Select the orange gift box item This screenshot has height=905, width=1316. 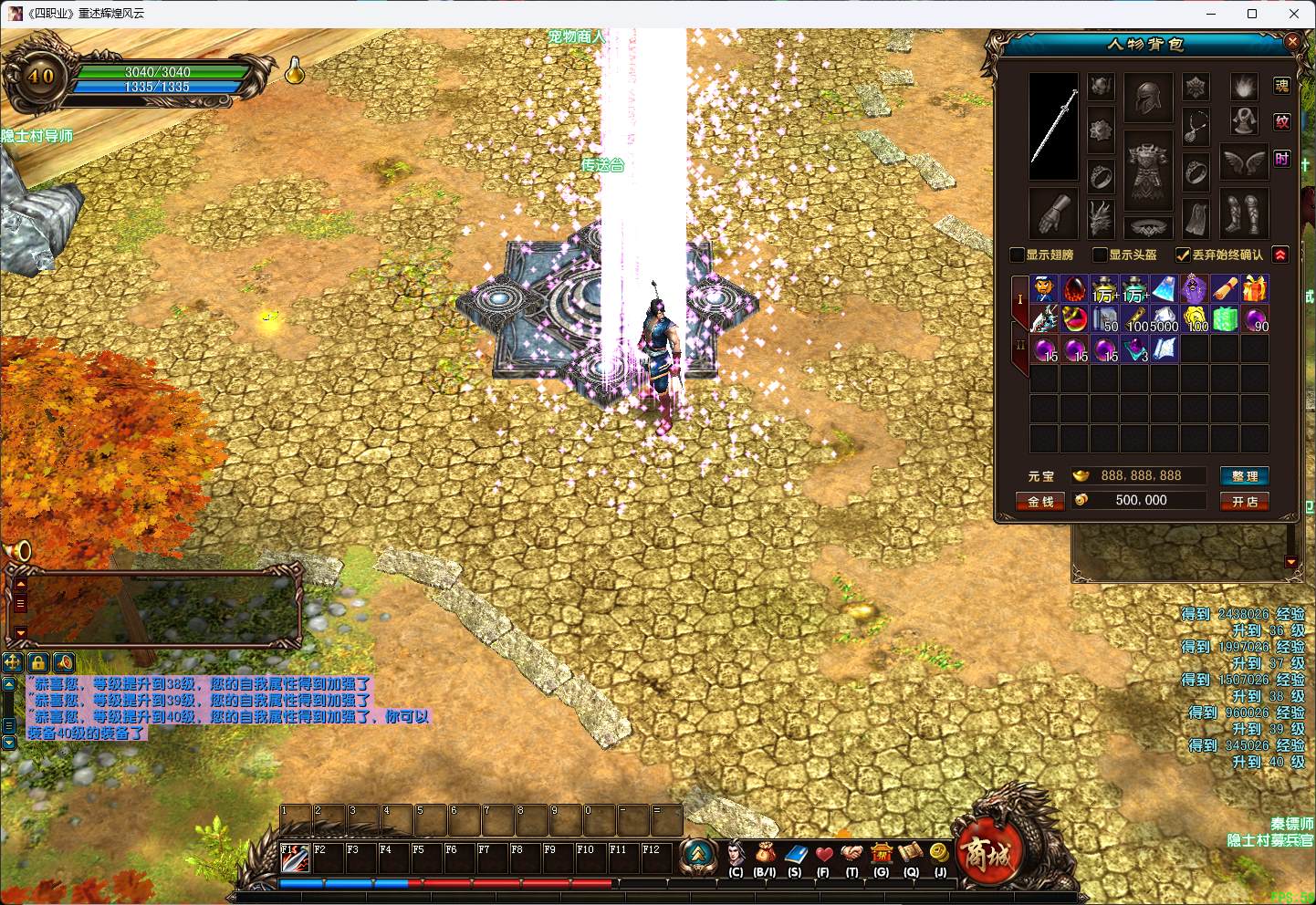(x=1255, y=288)
